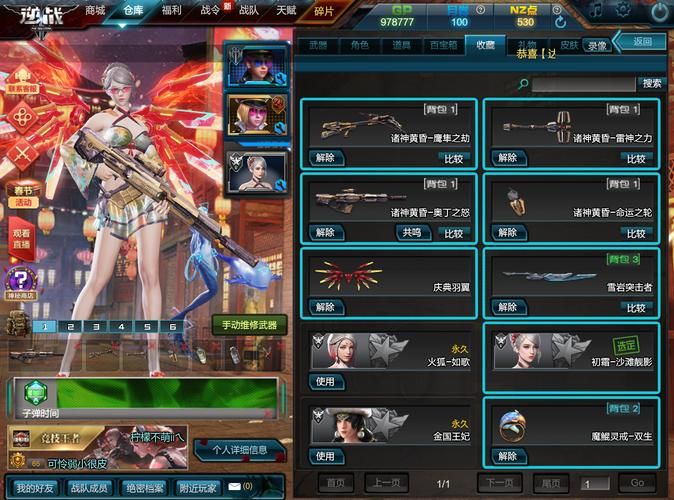Click 手动维修武器 manual repair button
The height and width of the screenshot is (500, 674).
click(x=249, y=325)
